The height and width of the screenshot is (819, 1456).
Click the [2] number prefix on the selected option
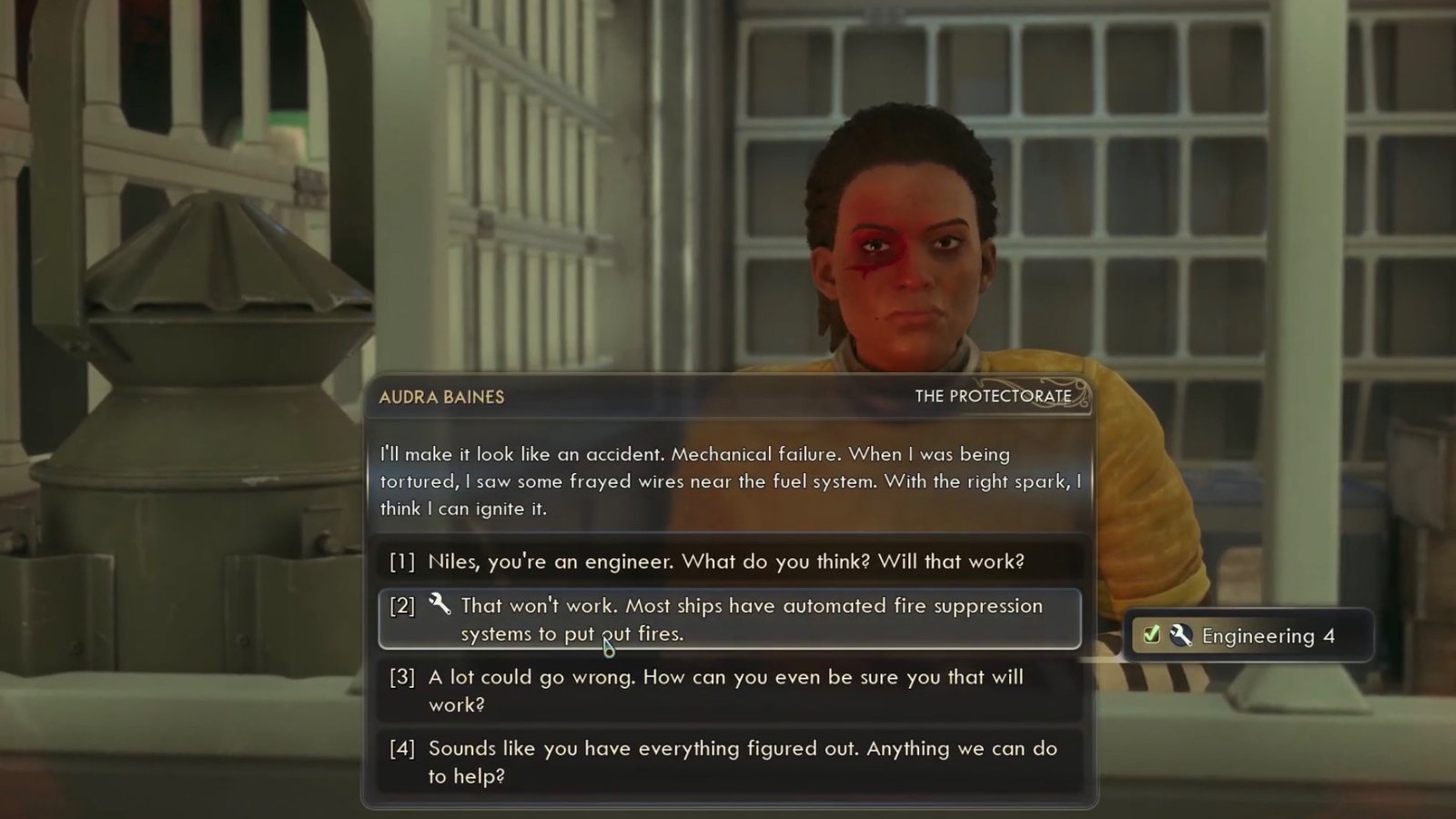point(400,606)
